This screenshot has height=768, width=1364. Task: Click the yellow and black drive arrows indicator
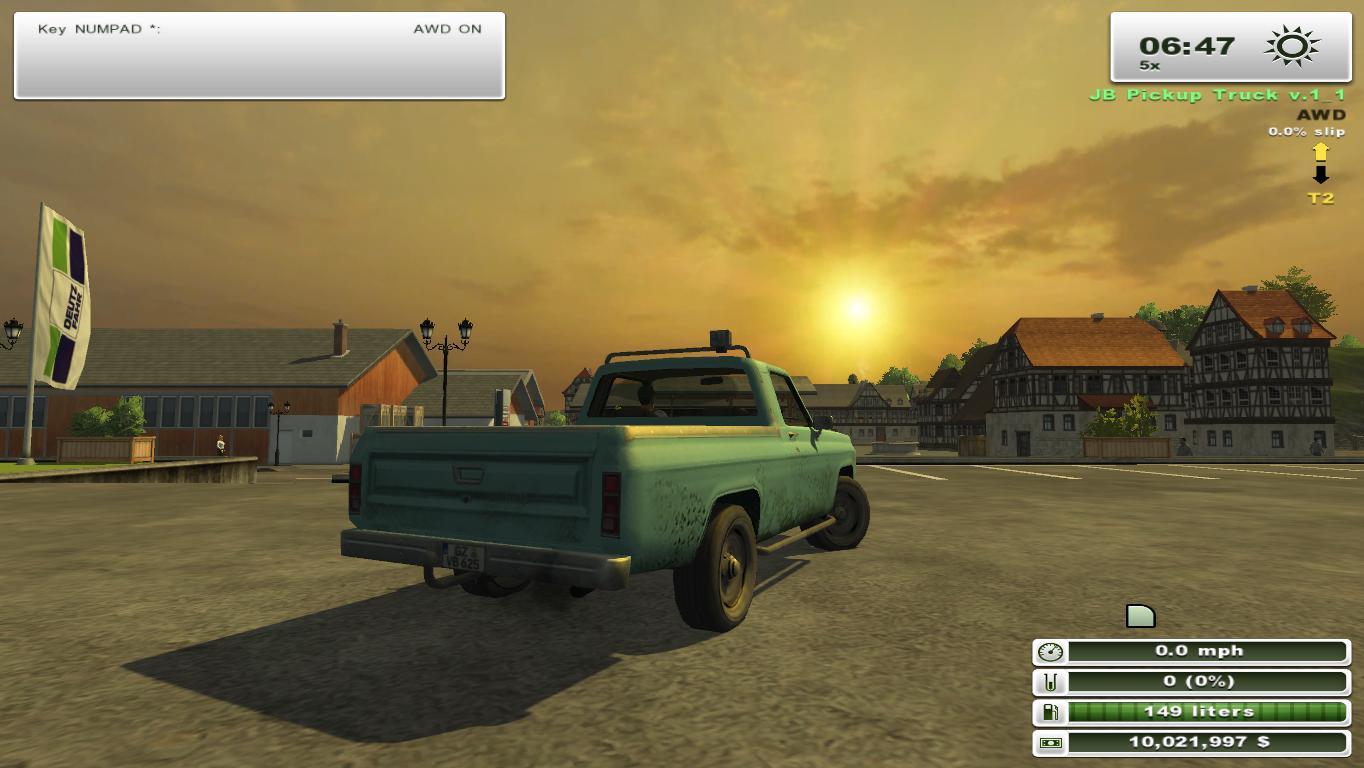[x=1321, y=163]
